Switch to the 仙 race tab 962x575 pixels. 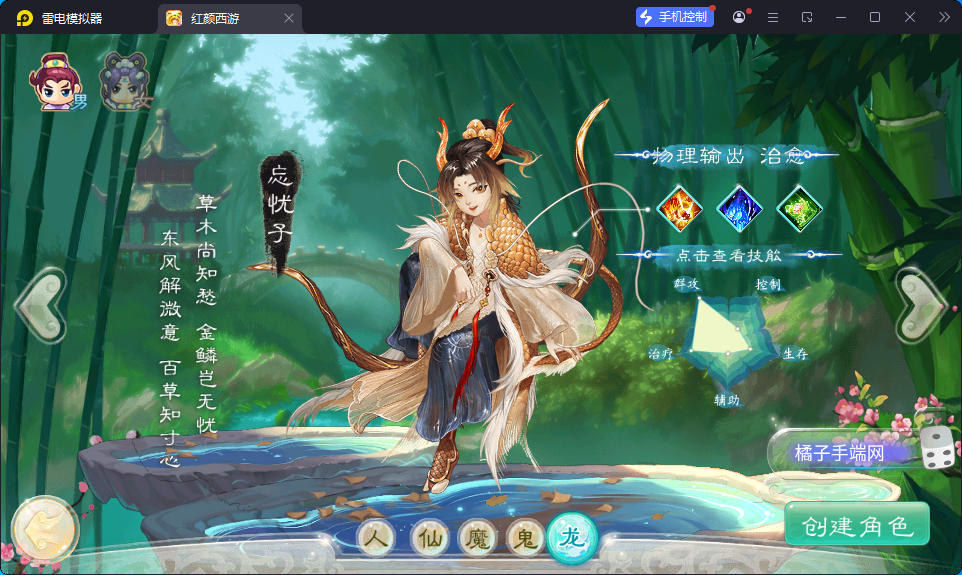tap(429, 539)
